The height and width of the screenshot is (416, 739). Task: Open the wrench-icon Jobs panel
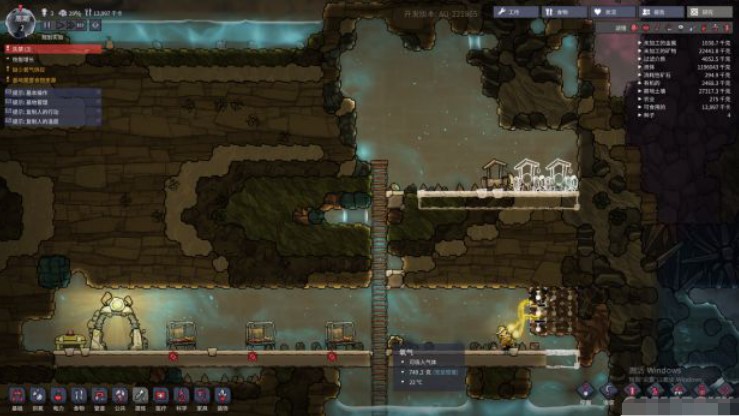coord(508,12)
